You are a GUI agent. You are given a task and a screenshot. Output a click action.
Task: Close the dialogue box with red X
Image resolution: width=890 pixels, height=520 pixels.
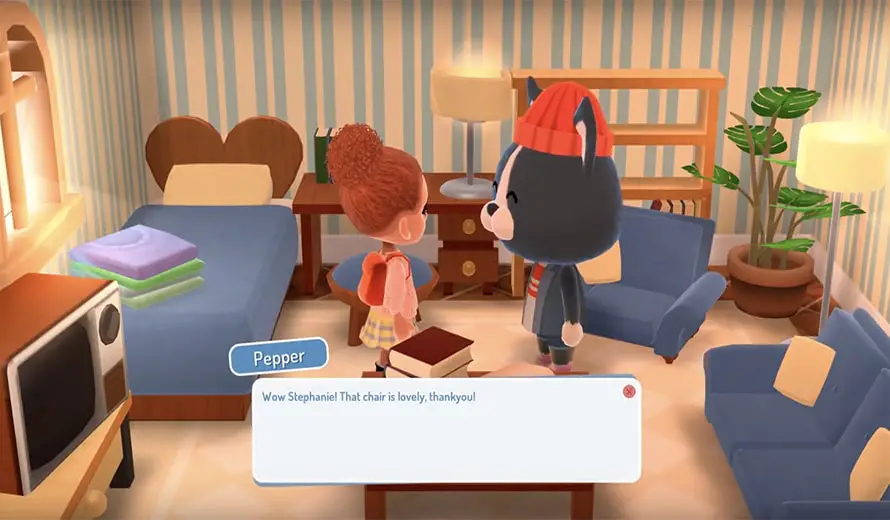tap(628, 391)
